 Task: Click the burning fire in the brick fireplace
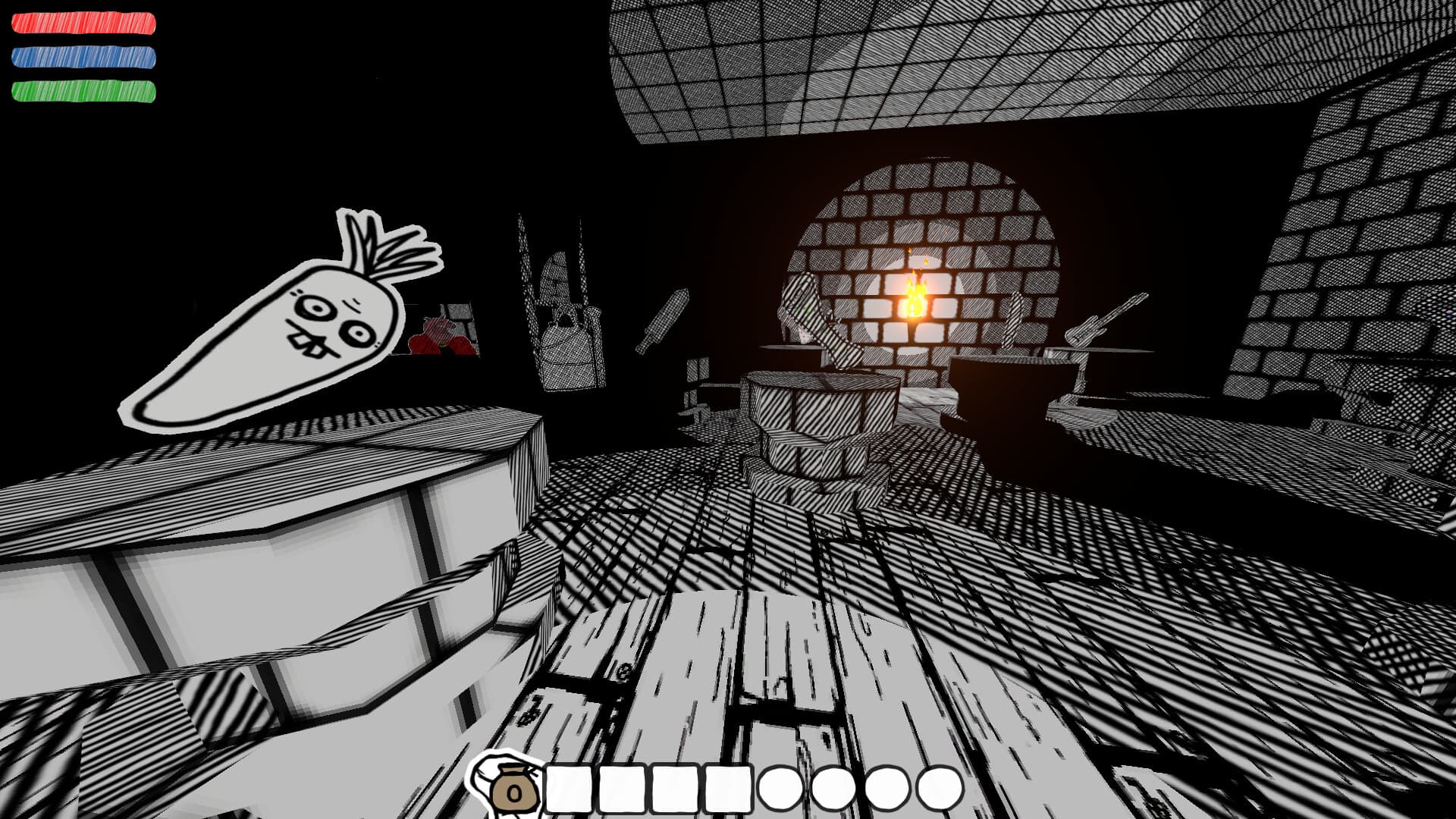(915, 300)
